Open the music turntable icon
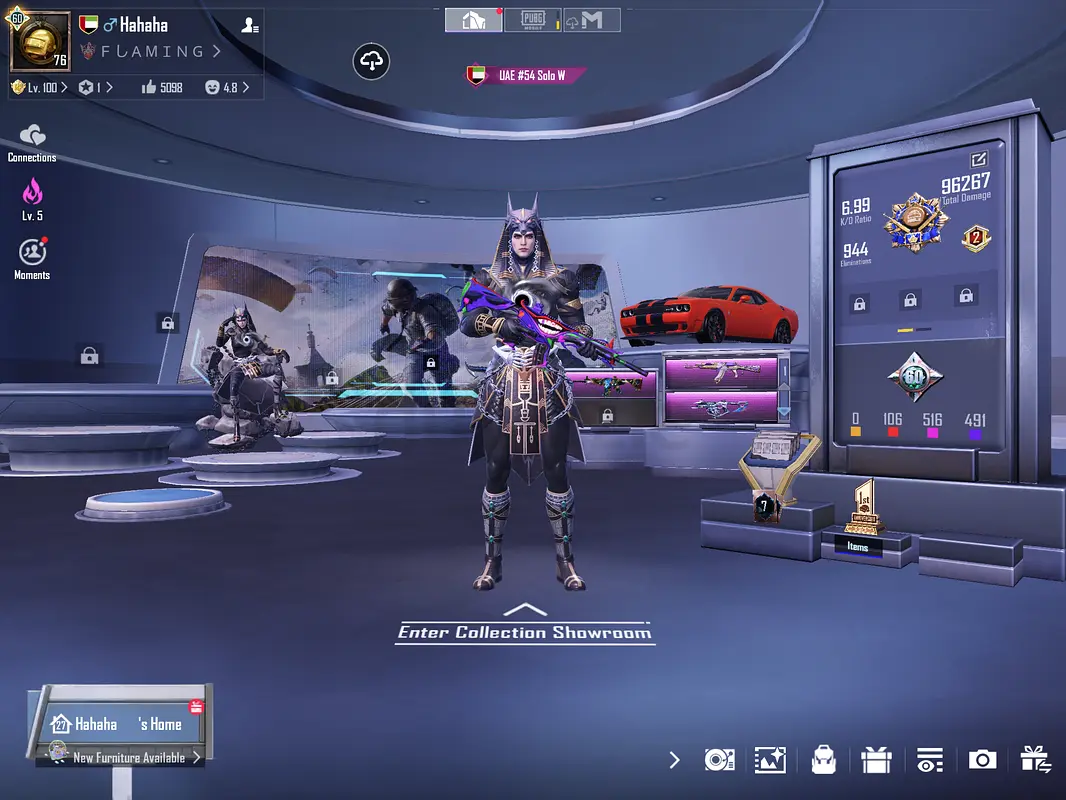Screen dimensions: 1066x800 719,760
